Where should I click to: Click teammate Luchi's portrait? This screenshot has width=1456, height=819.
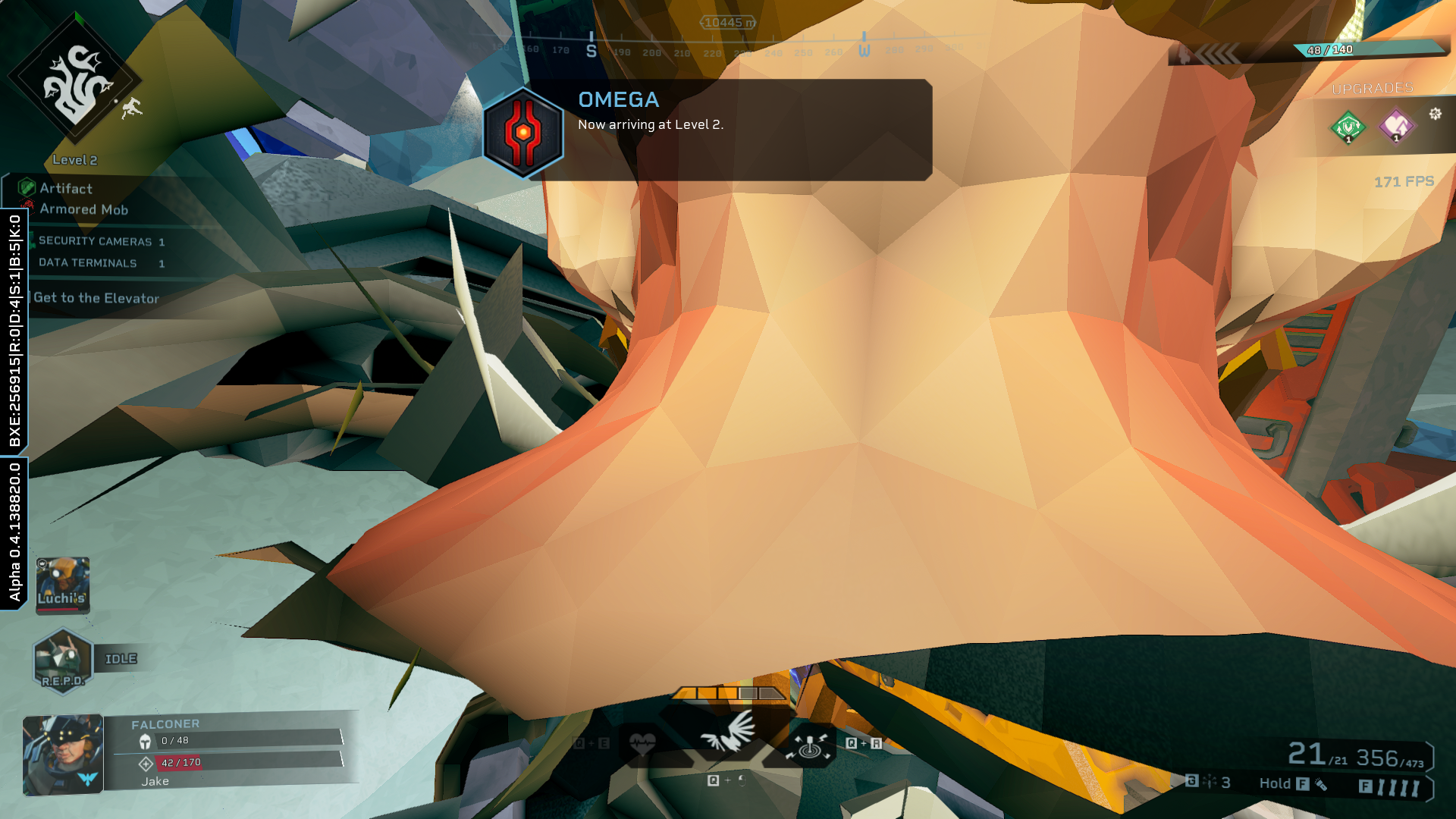click(x=63, y=585)
